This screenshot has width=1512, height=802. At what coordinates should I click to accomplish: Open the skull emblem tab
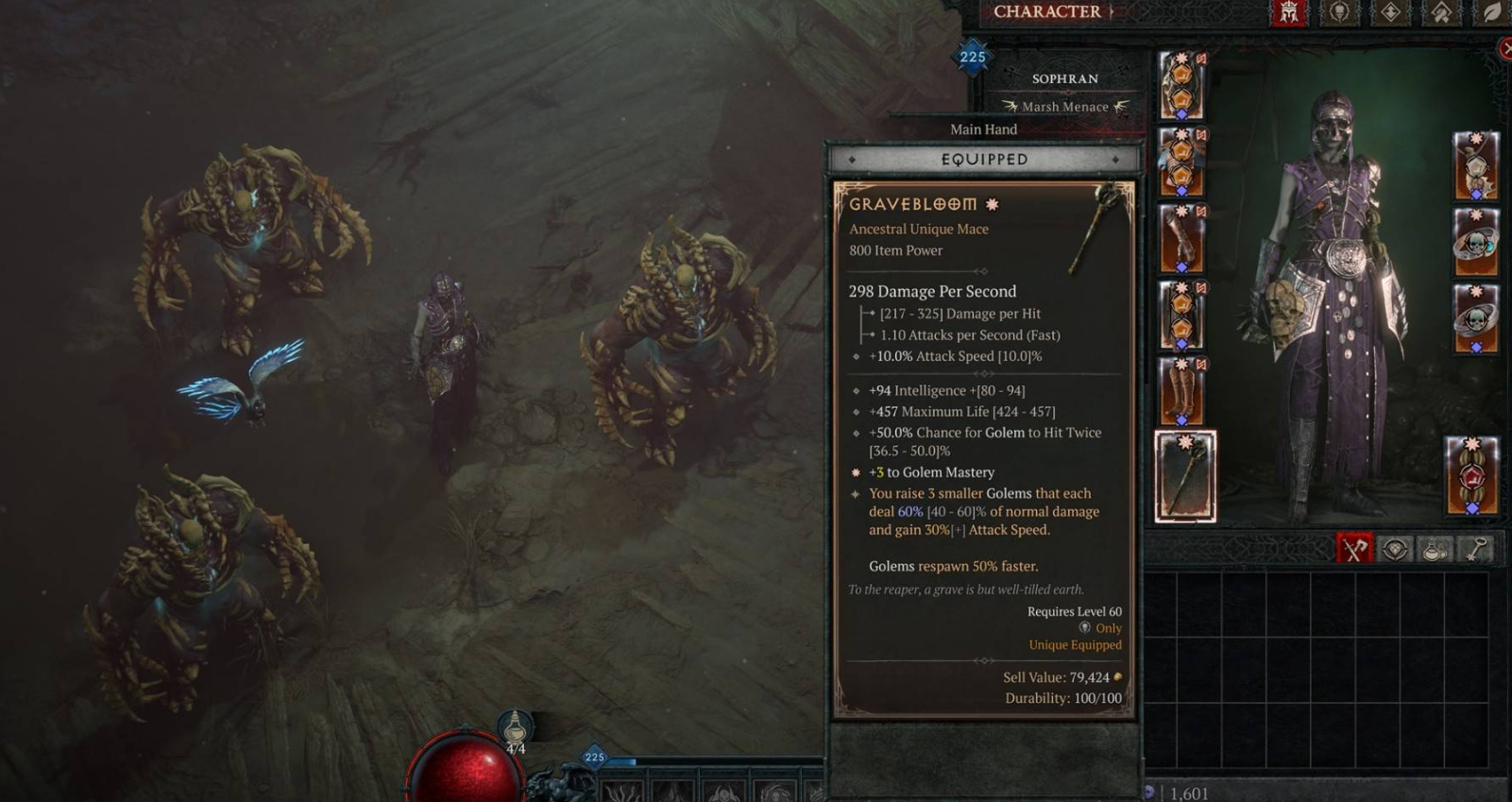(1339, 12)
